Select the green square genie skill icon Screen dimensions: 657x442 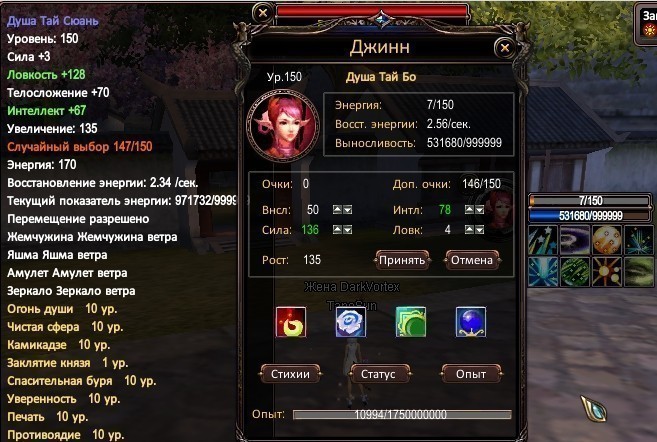[x=410, y=322]
